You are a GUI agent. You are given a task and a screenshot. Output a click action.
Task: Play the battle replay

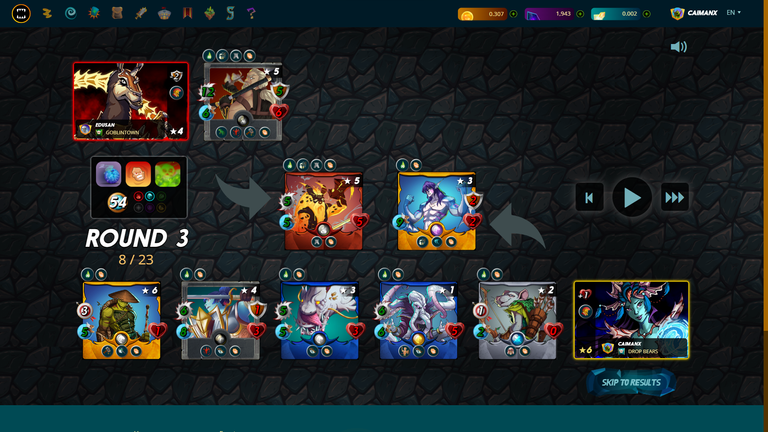632,197
